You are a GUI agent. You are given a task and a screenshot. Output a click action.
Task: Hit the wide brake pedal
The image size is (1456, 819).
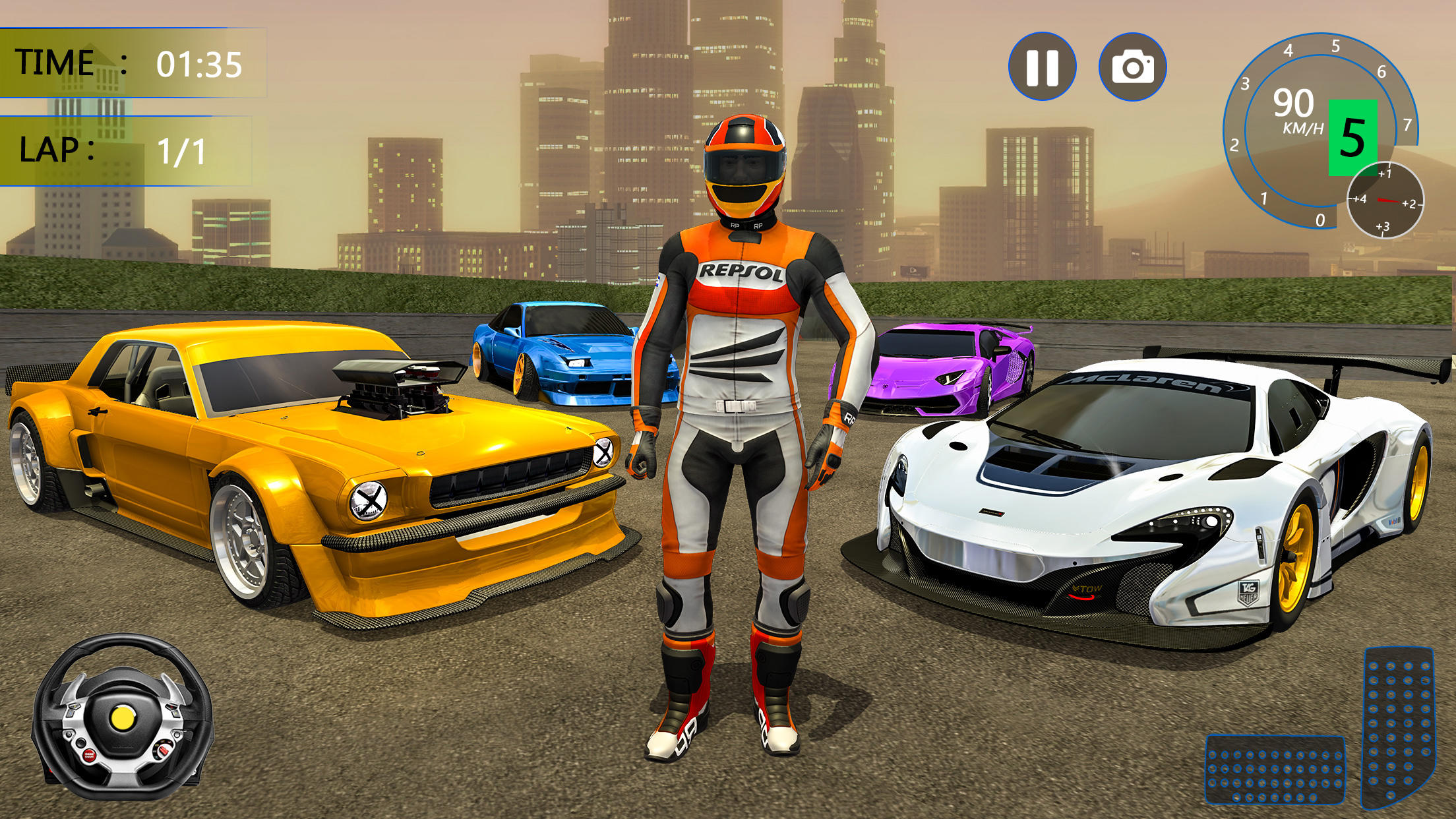1275,770
